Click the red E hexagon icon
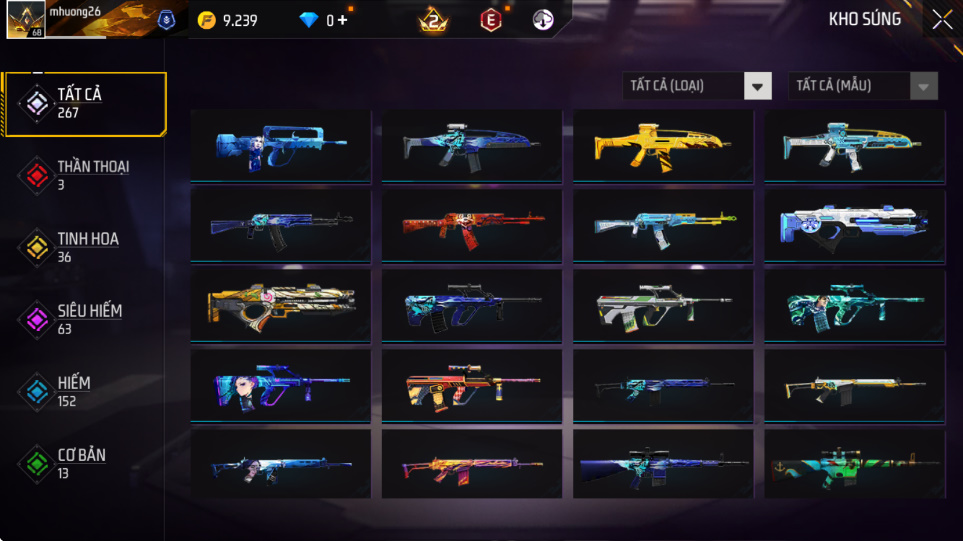The image size is (963, 541). 490,20
